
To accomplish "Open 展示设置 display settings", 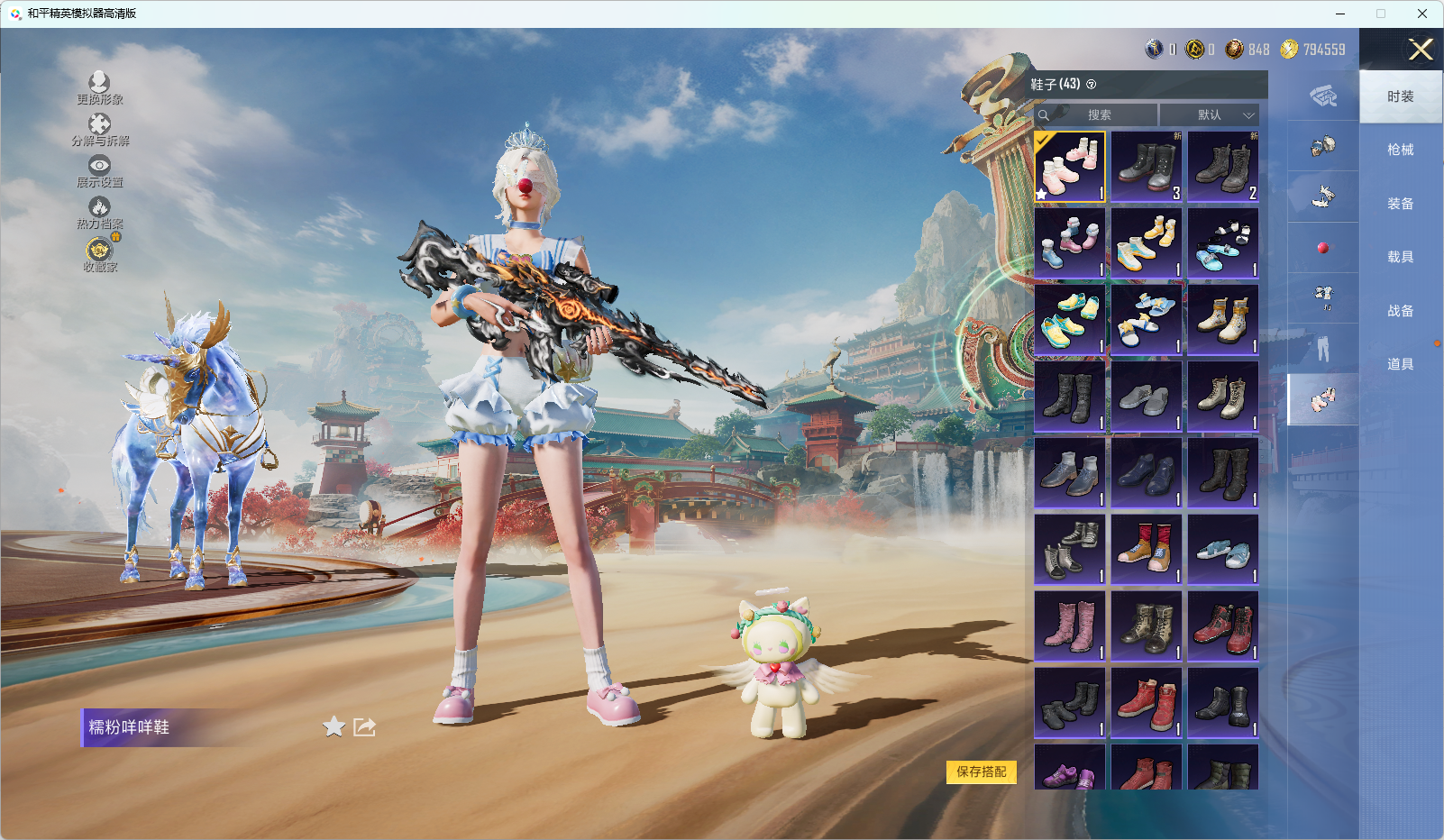I will (99, 171).
